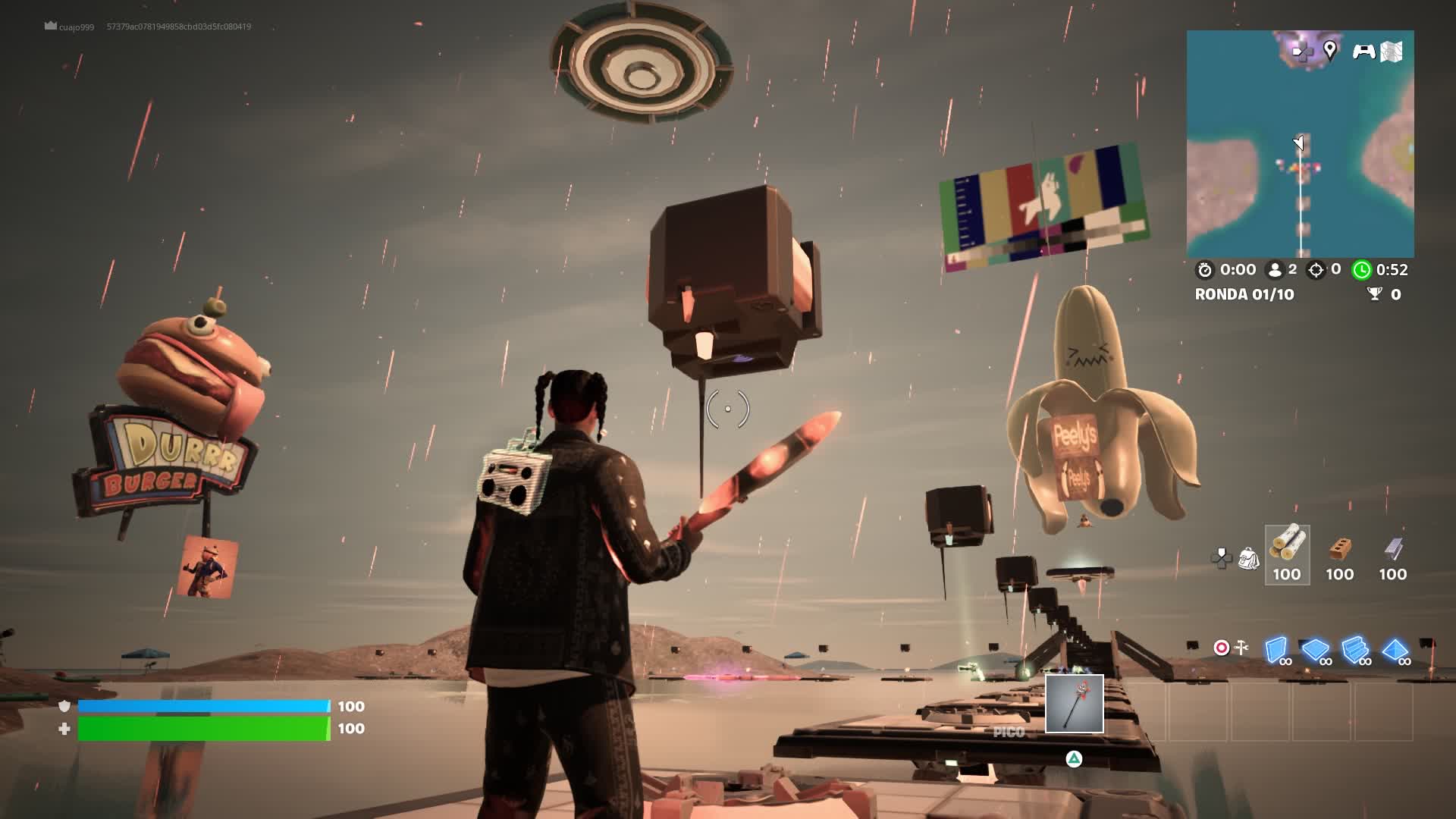1456x819 pixels.
Task: Select the wood material slot
Action: tap(1287, 554)
